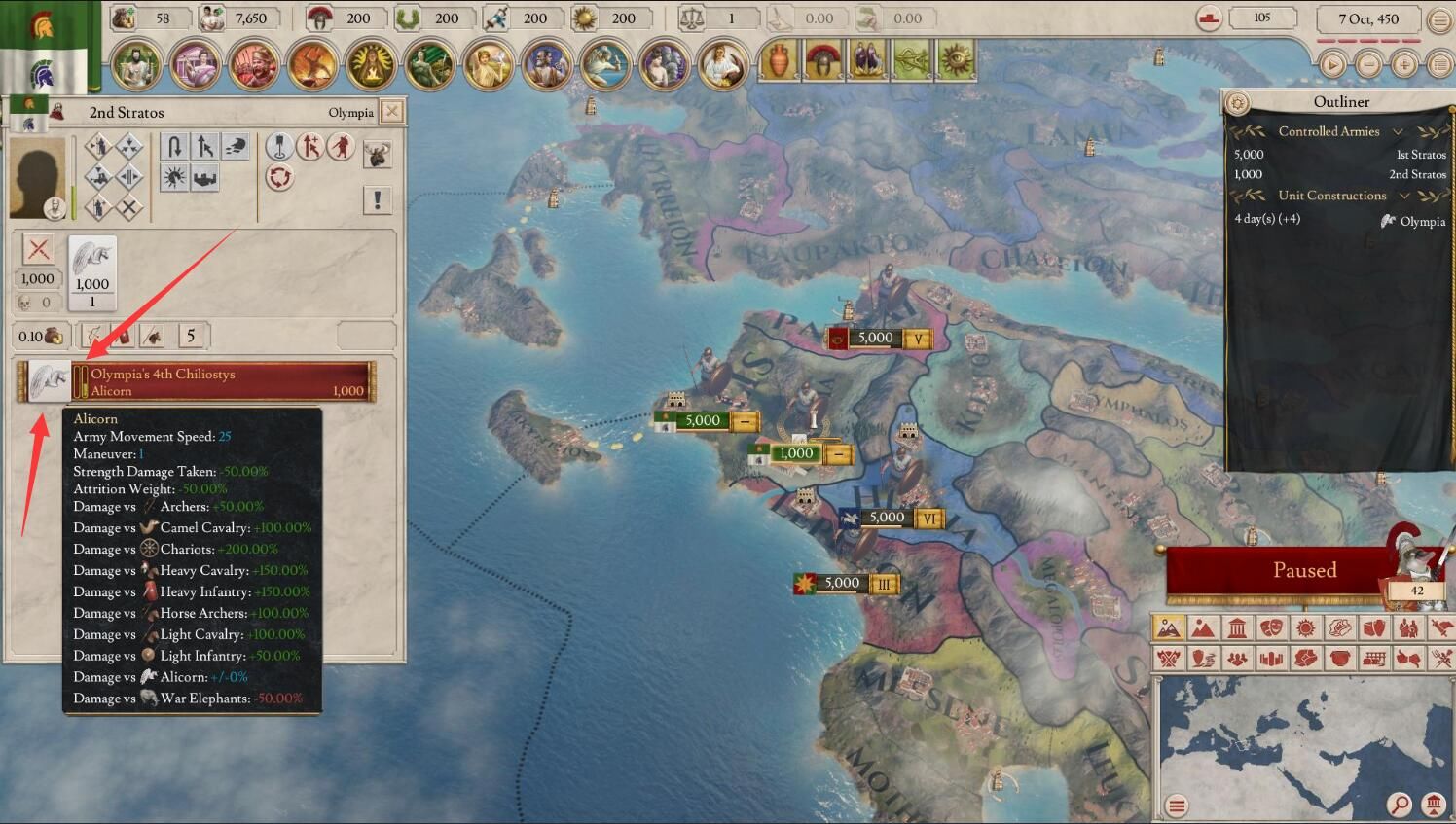The height and width of the screenshot is (824, 1456).
Task: Decrease game speed with the minus button
Action: tap(1368, 65)
